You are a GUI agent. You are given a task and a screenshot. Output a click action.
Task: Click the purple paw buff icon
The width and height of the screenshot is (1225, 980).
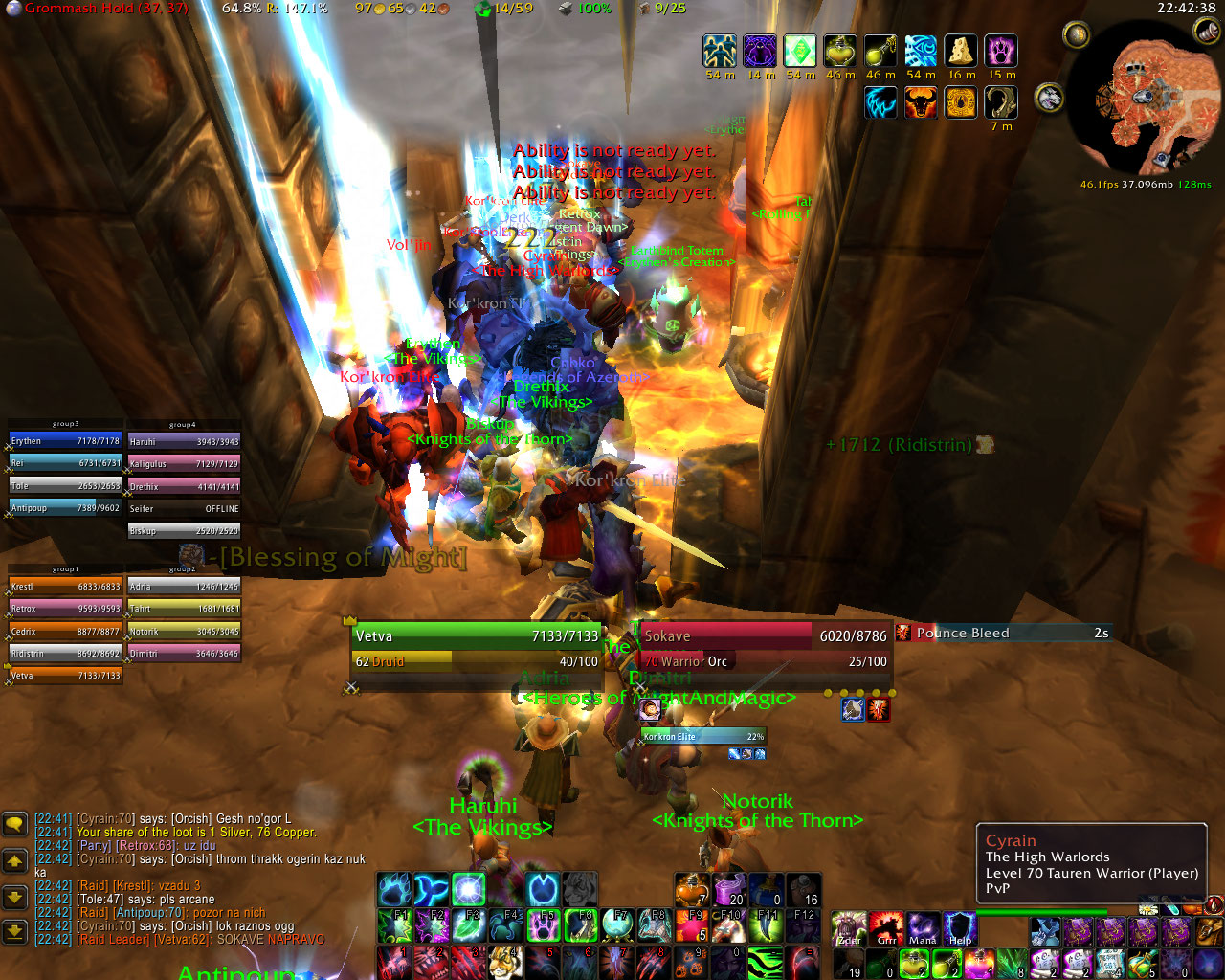(1002, 51)
